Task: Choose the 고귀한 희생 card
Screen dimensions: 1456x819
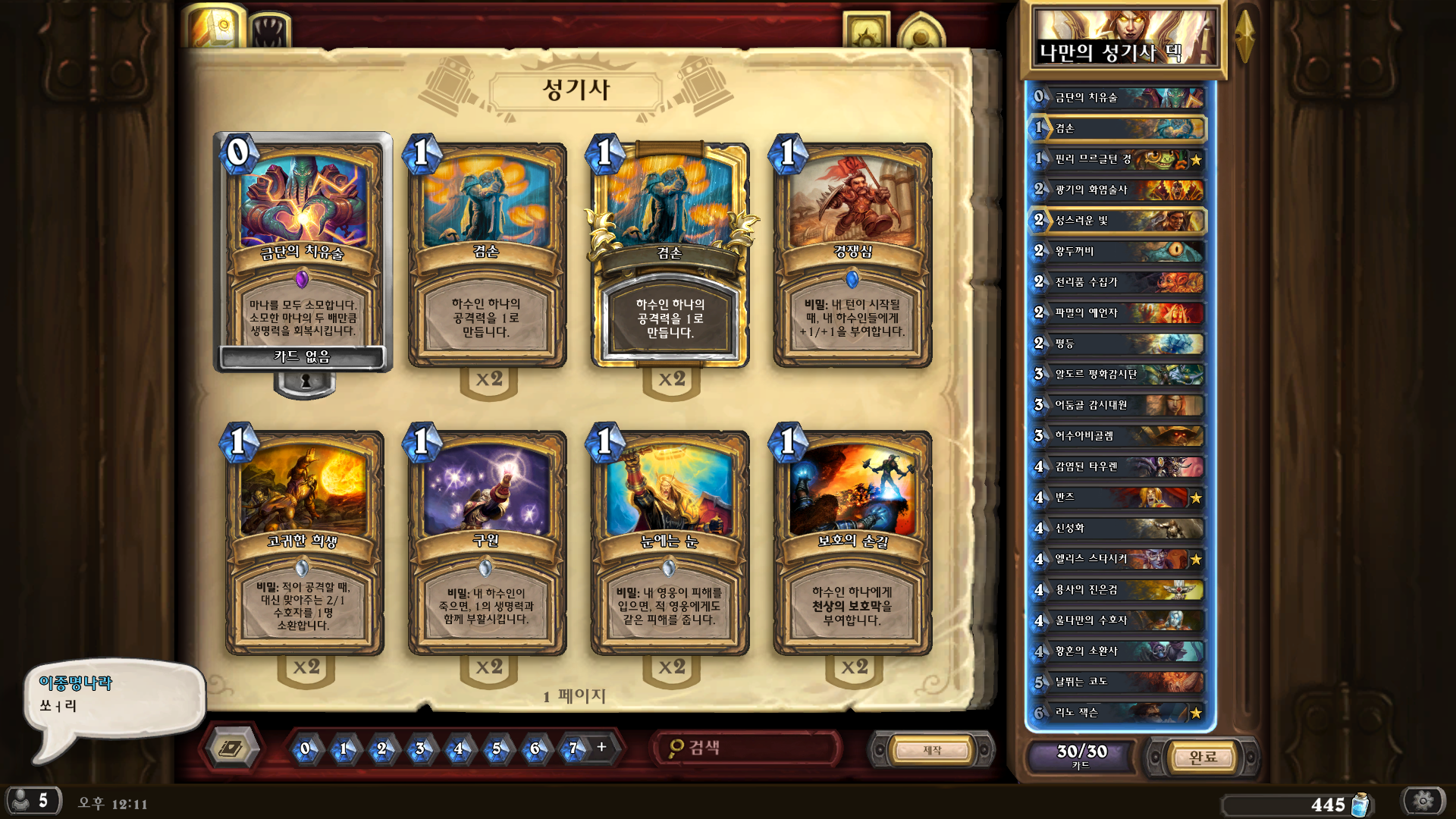Action: pos(303,542)
